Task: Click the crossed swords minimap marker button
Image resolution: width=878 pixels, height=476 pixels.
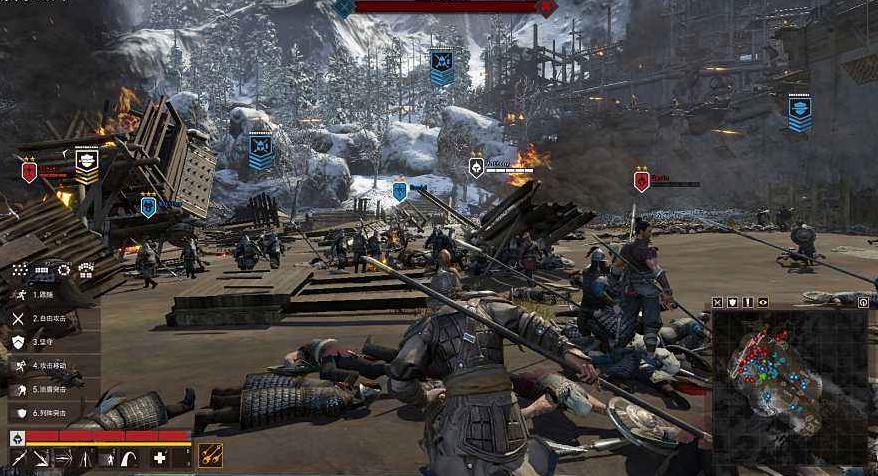Action: pyautogui.click(x=718, y=302)
